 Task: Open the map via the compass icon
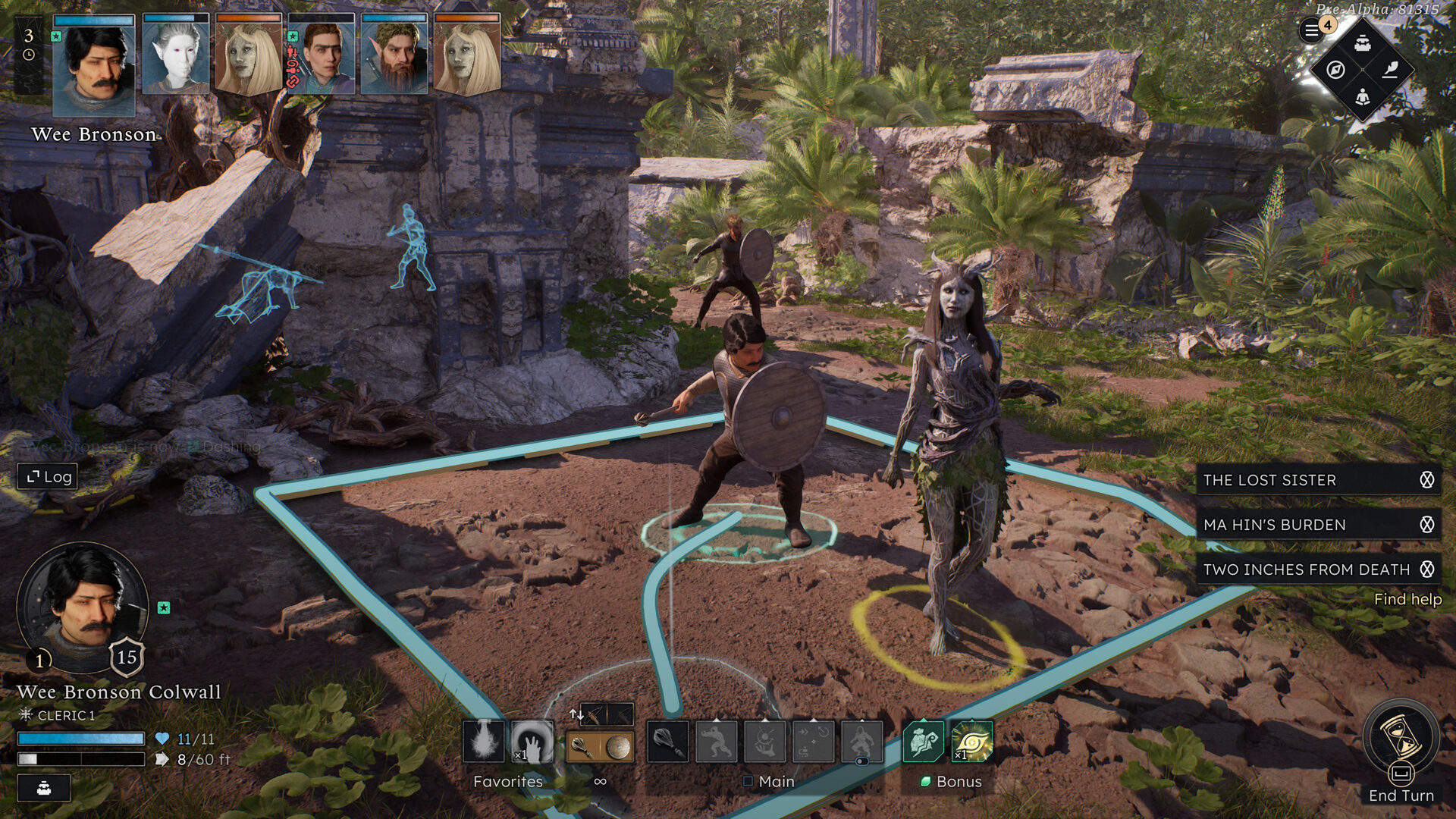coord(1336,71)
